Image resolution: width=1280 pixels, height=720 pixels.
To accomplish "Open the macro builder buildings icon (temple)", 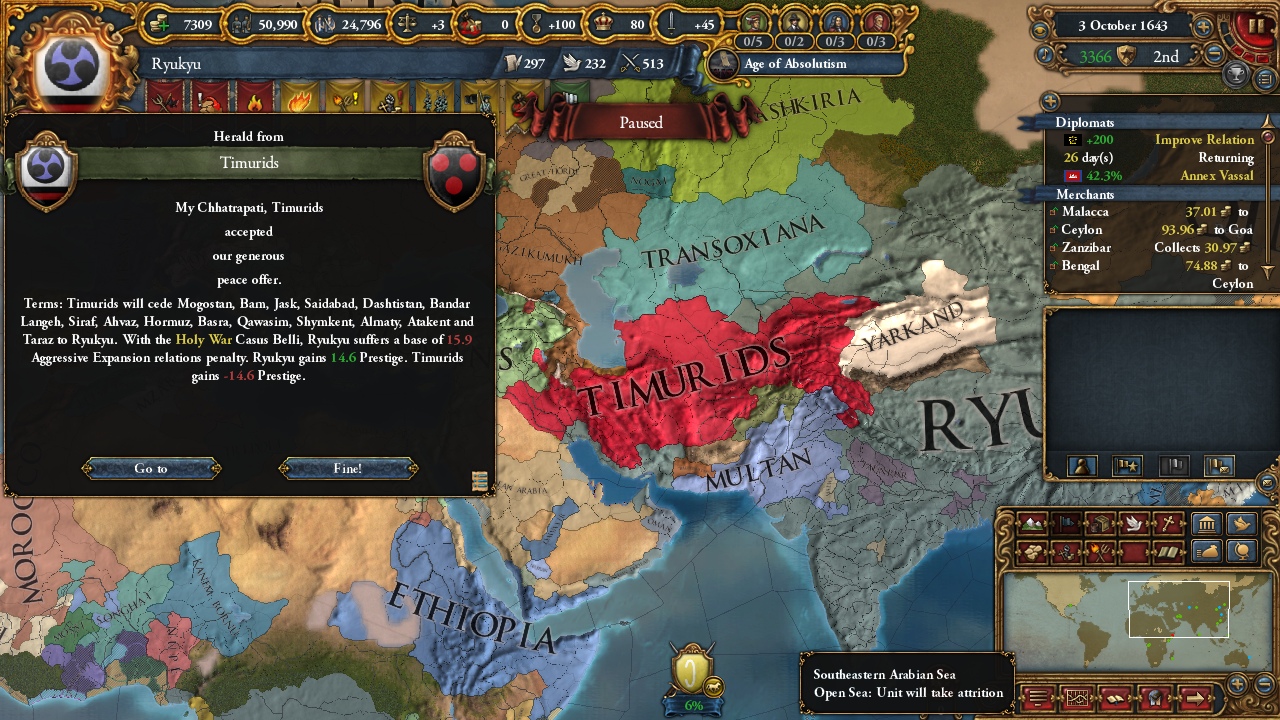I will point(1207,524).
